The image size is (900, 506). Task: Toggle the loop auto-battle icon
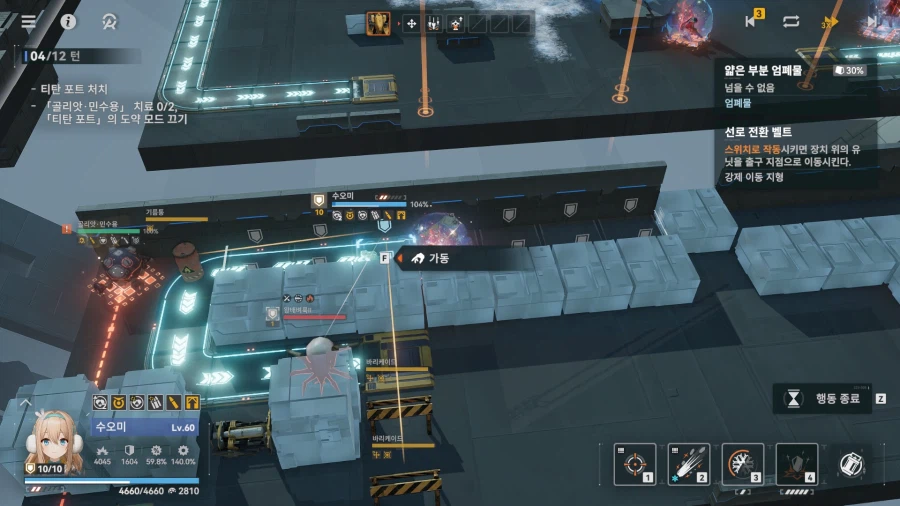coord(791,21)
